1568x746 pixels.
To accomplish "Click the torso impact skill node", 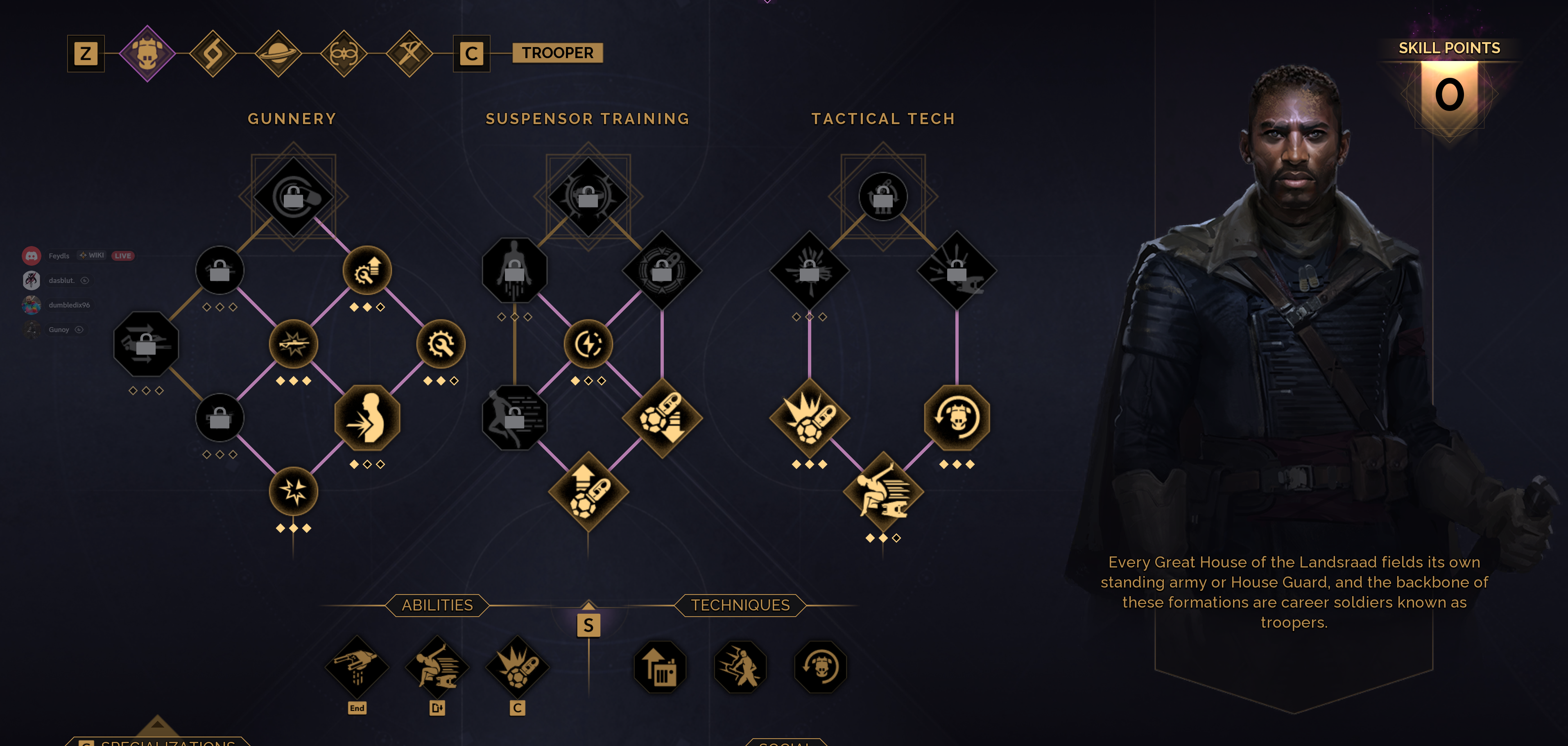I will coord(367,418).
